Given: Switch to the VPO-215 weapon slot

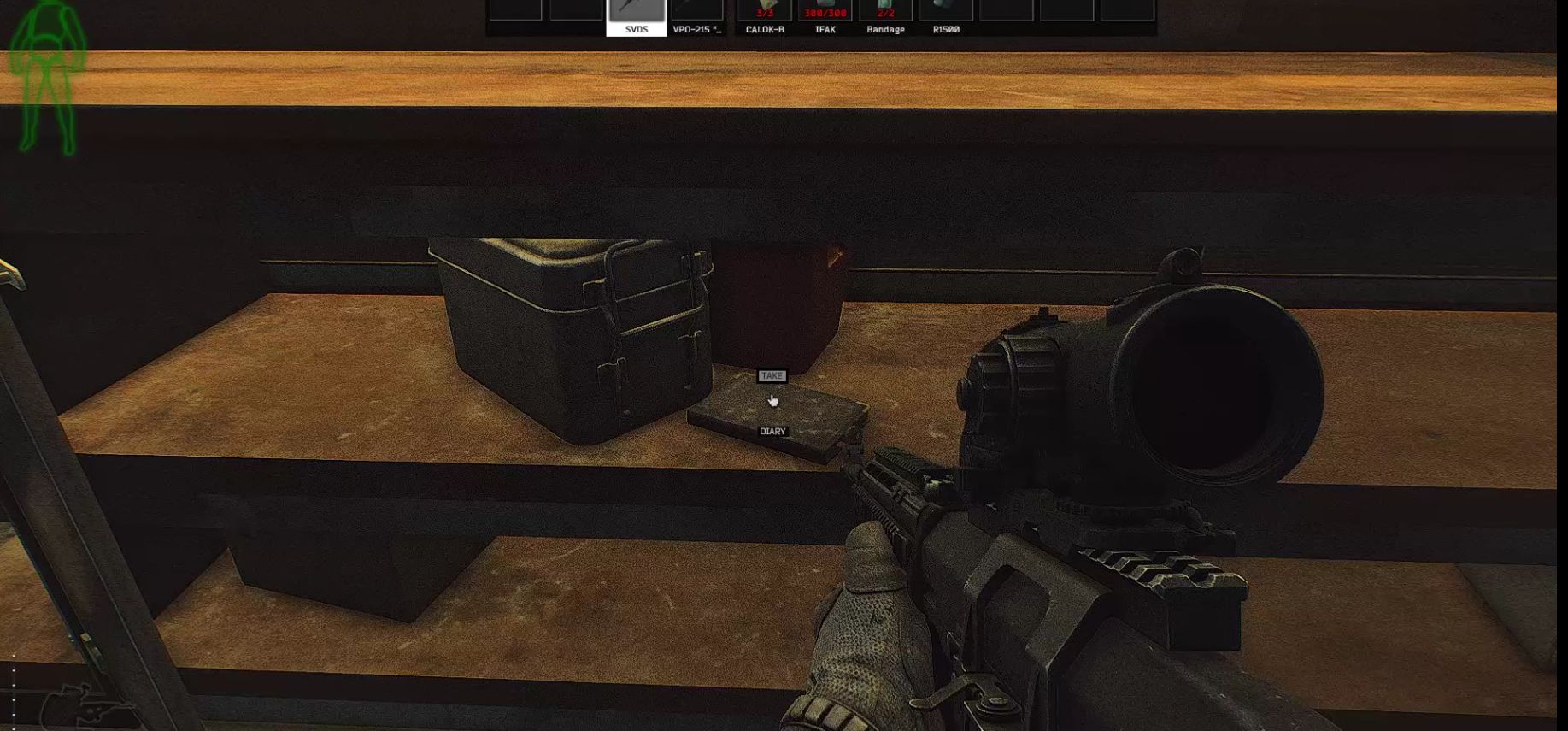Looking at the screenshot, I should tap(696, 17).
